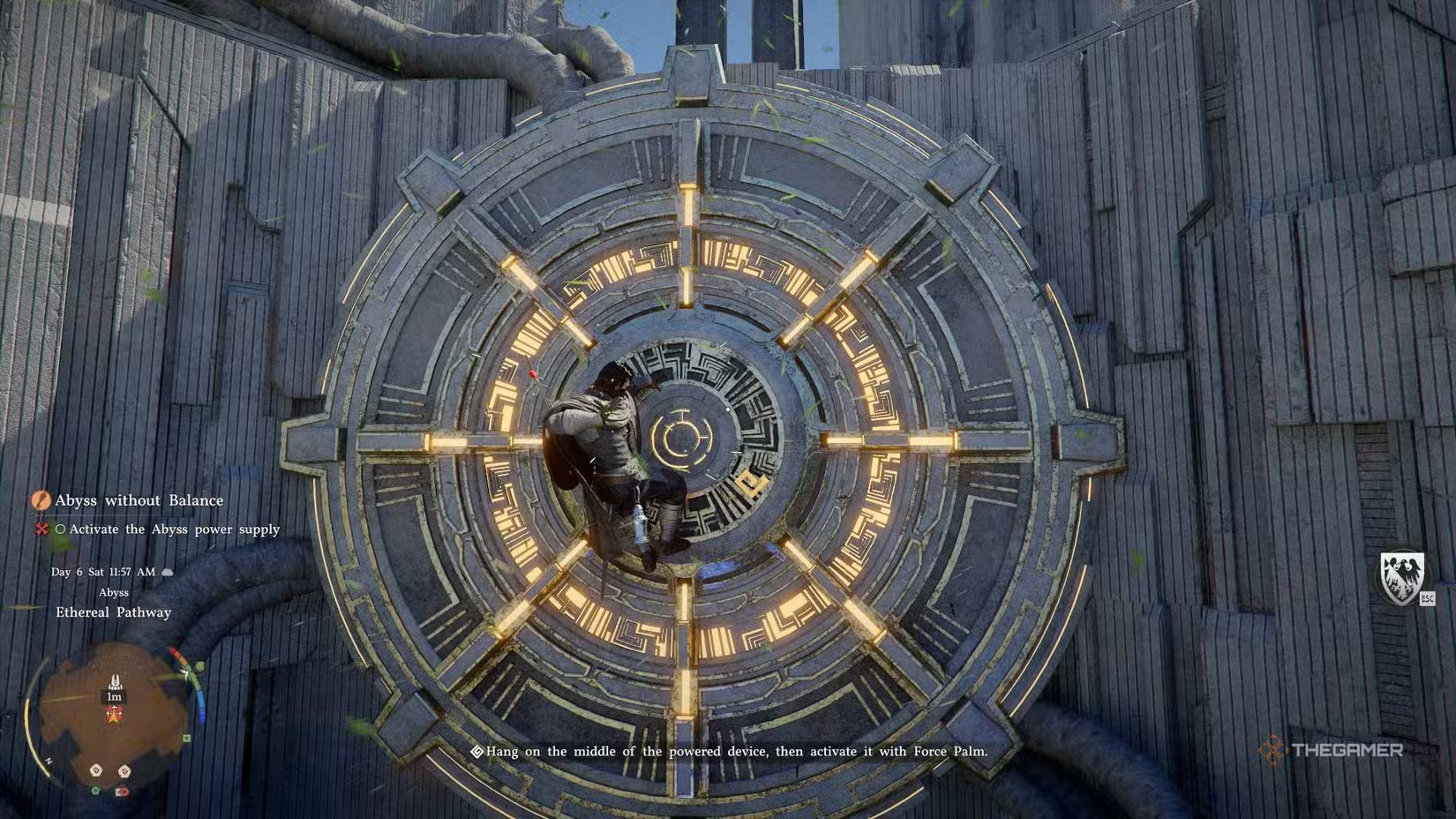This screenshot has width=1456, height=819.
Task: Toggle quest tracking via the red cross icon
Action: pos(41,529)
